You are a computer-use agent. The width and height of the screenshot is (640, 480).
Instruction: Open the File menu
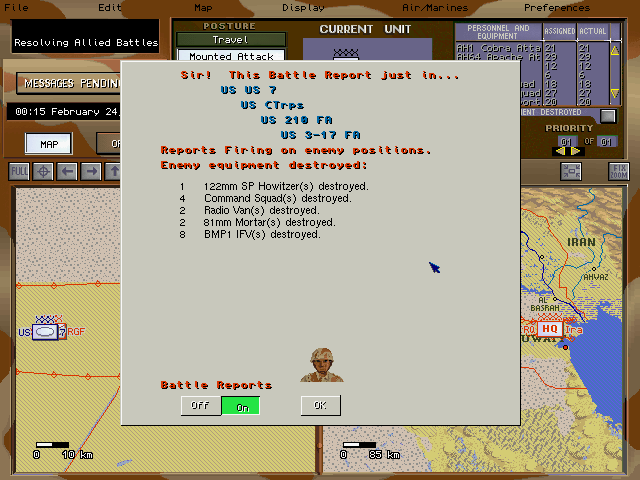[16, 7]
